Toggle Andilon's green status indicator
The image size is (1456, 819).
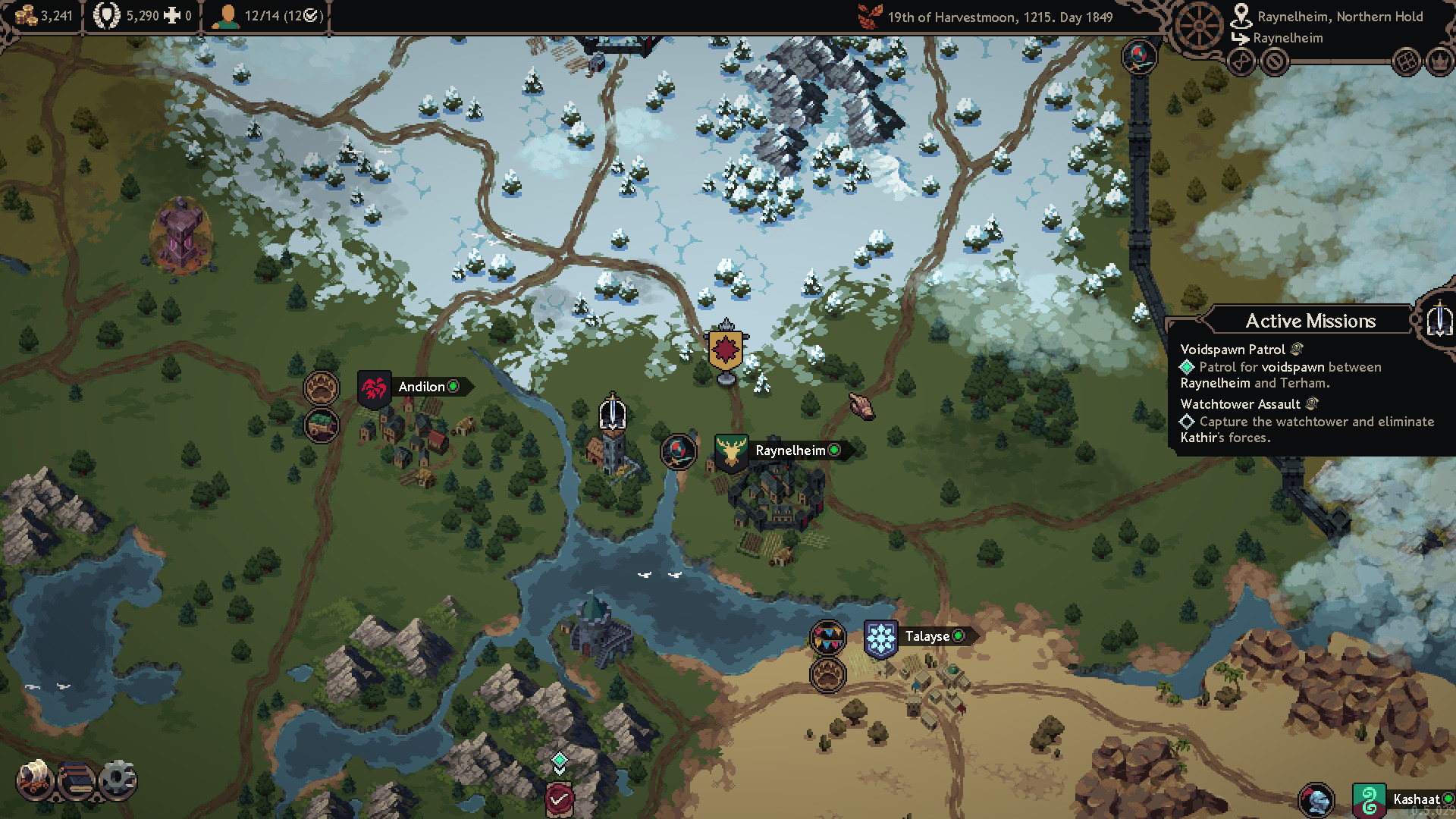coord(453,387)
